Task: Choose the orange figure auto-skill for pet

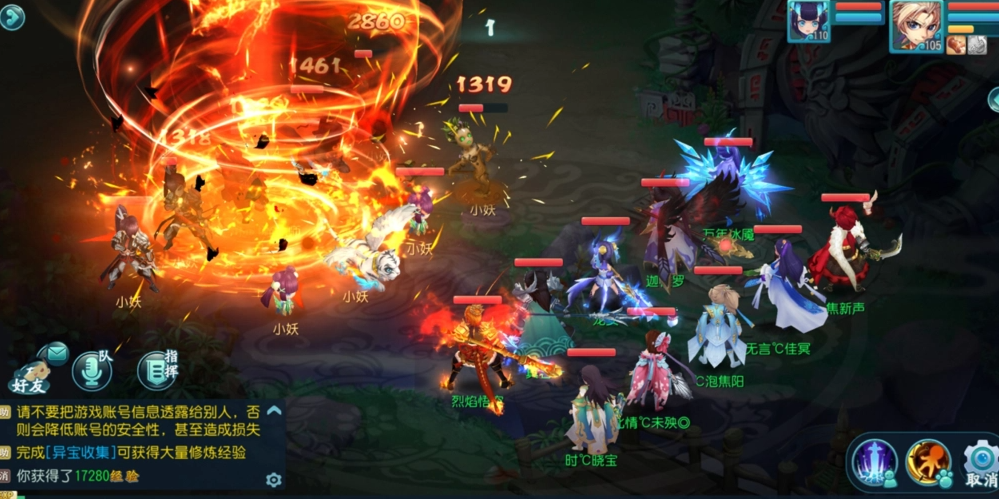Action: (928, 462)
